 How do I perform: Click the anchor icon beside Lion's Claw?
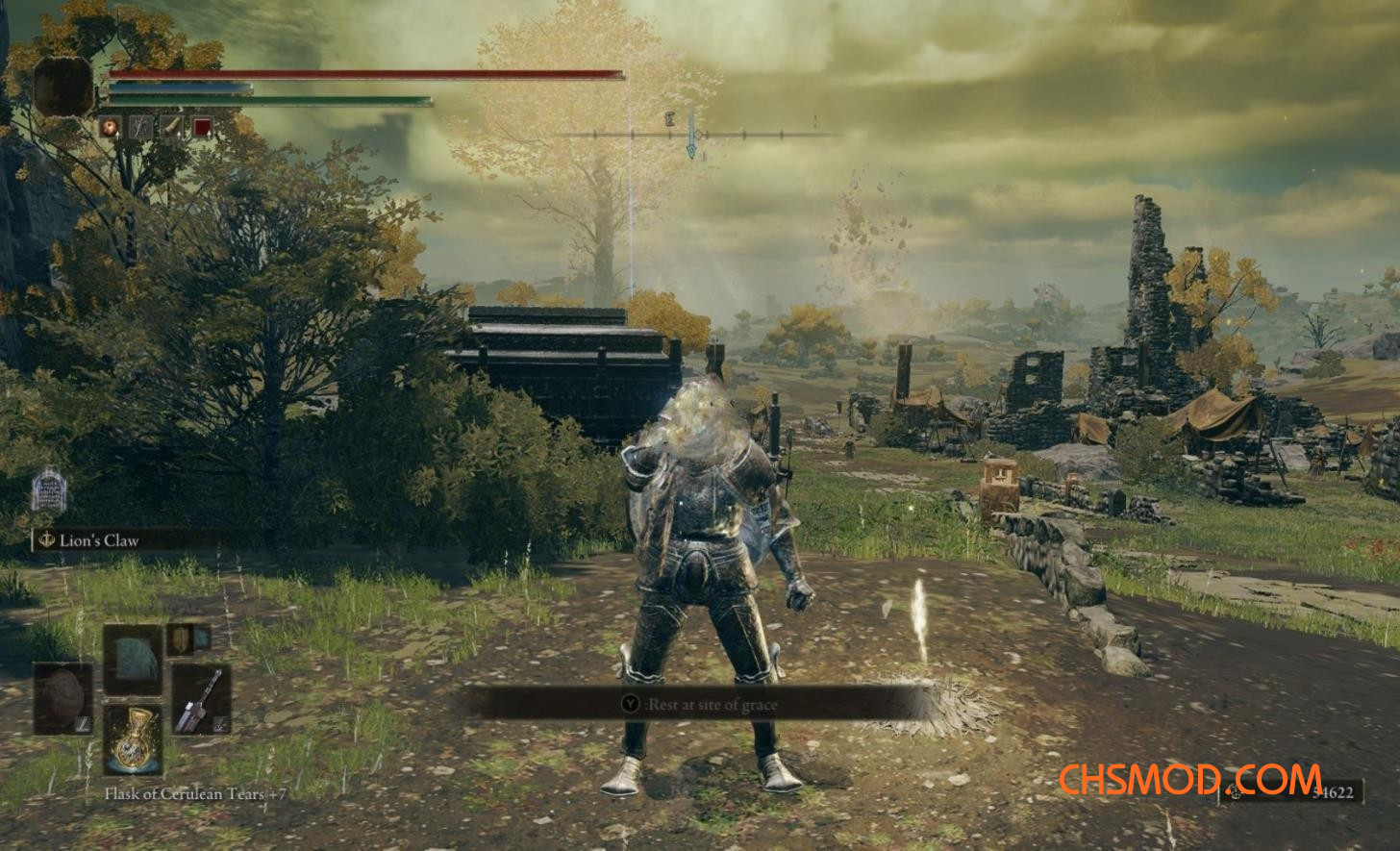click(x=45, y=539)
